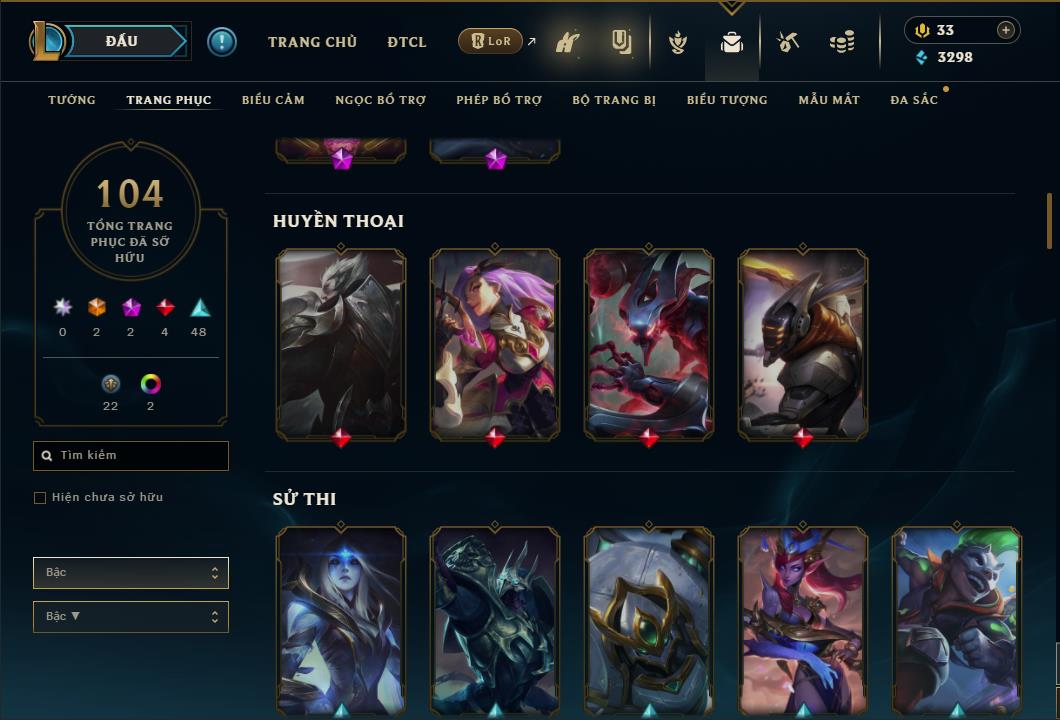The height and width of the screenshot is (720, 1060).
Task: View the ĐA SẮC tab
Action: point(914,100)
